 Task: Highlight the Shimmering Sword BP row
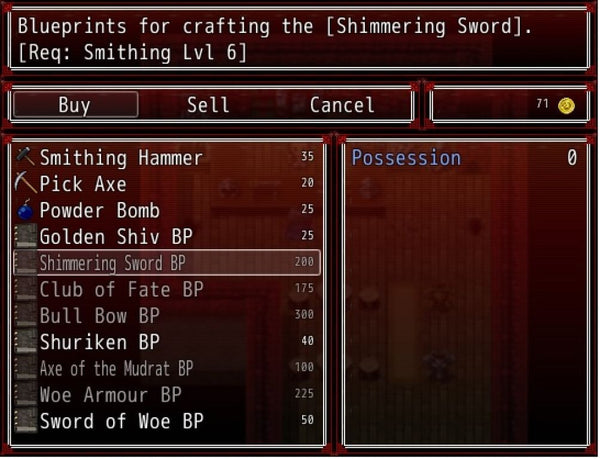tap(166, 263)
